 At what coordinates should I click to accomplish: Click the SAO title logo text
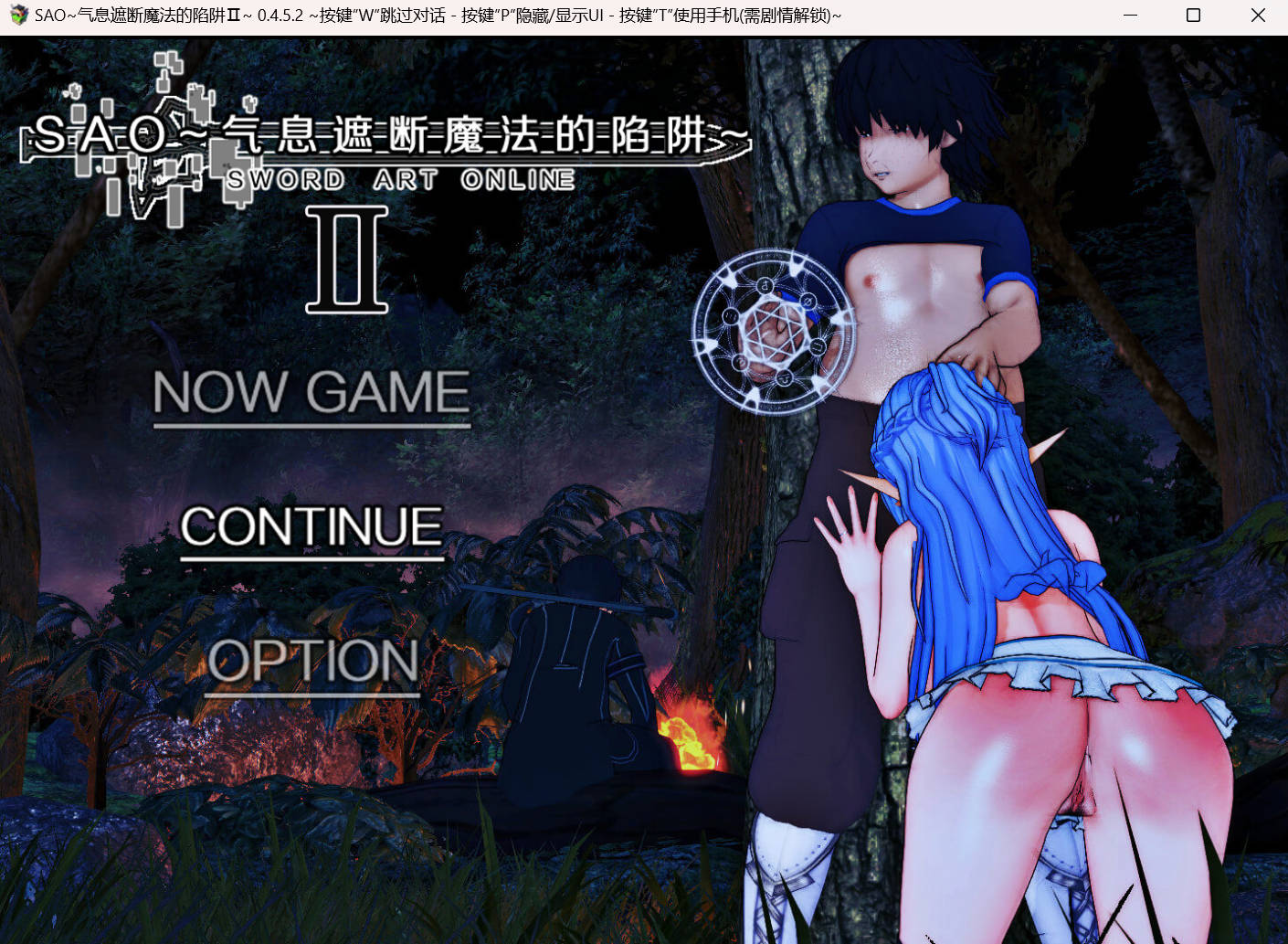(x=384, y=135)
